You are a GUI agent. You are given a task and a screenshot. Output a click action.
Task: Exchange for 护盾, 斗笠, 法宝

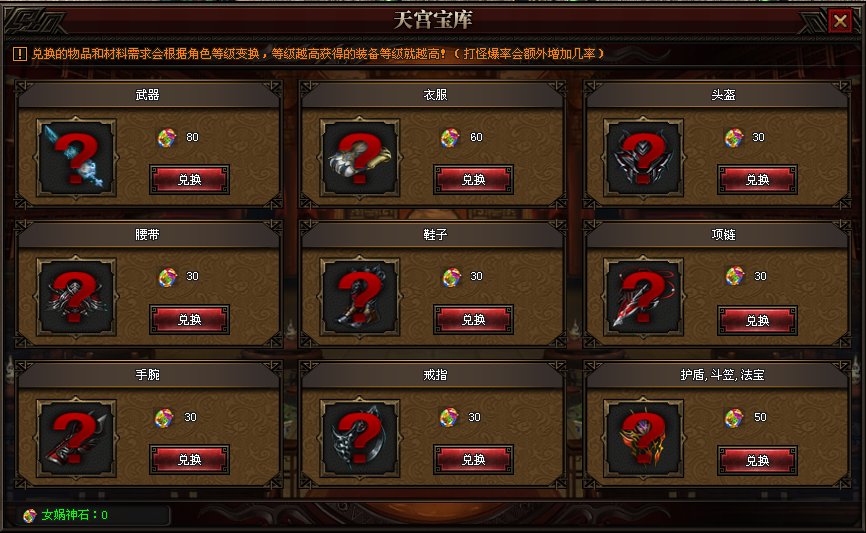(x=757, y=460)
